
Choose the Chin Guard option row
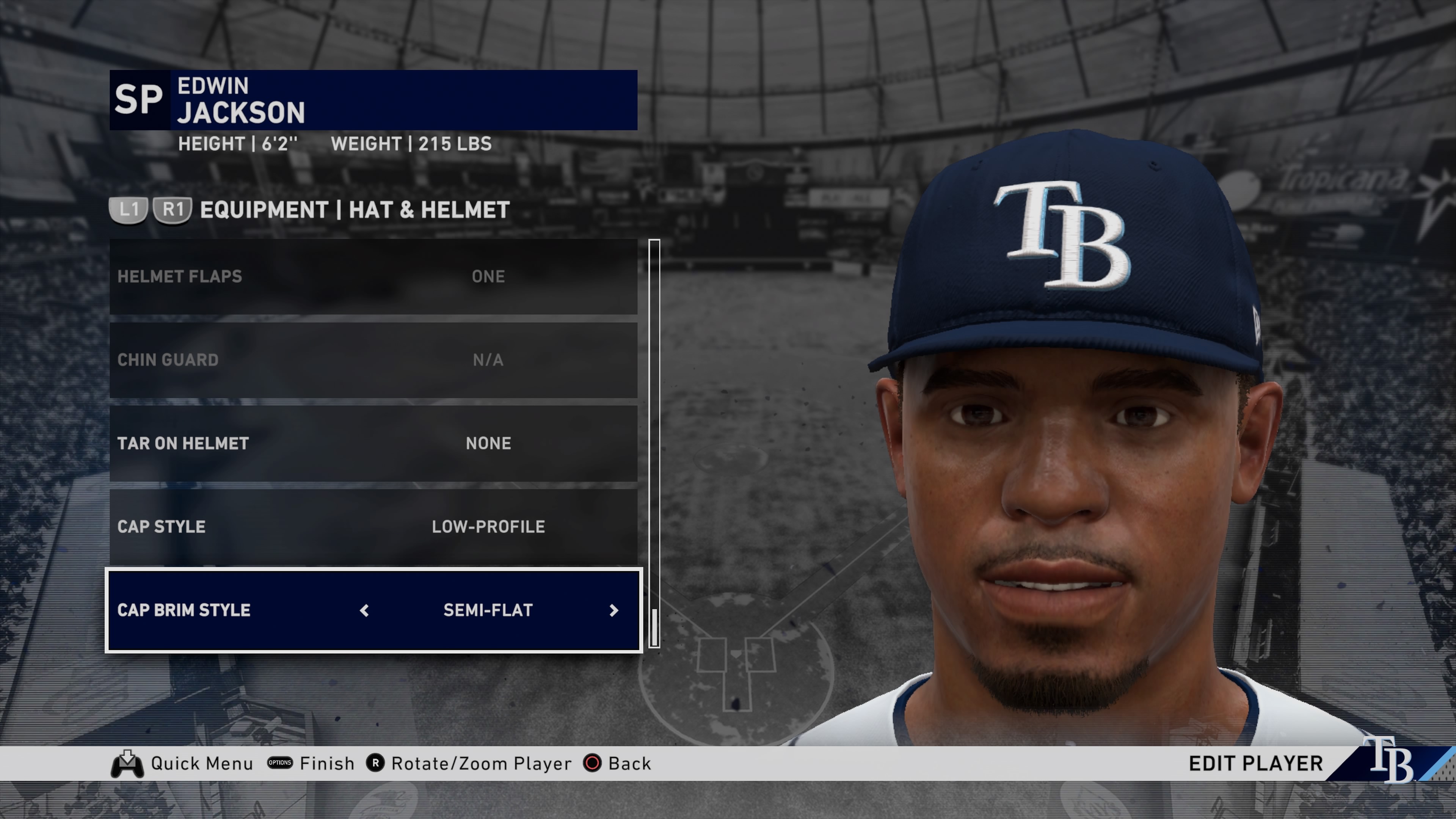click(x=373, y=360)
